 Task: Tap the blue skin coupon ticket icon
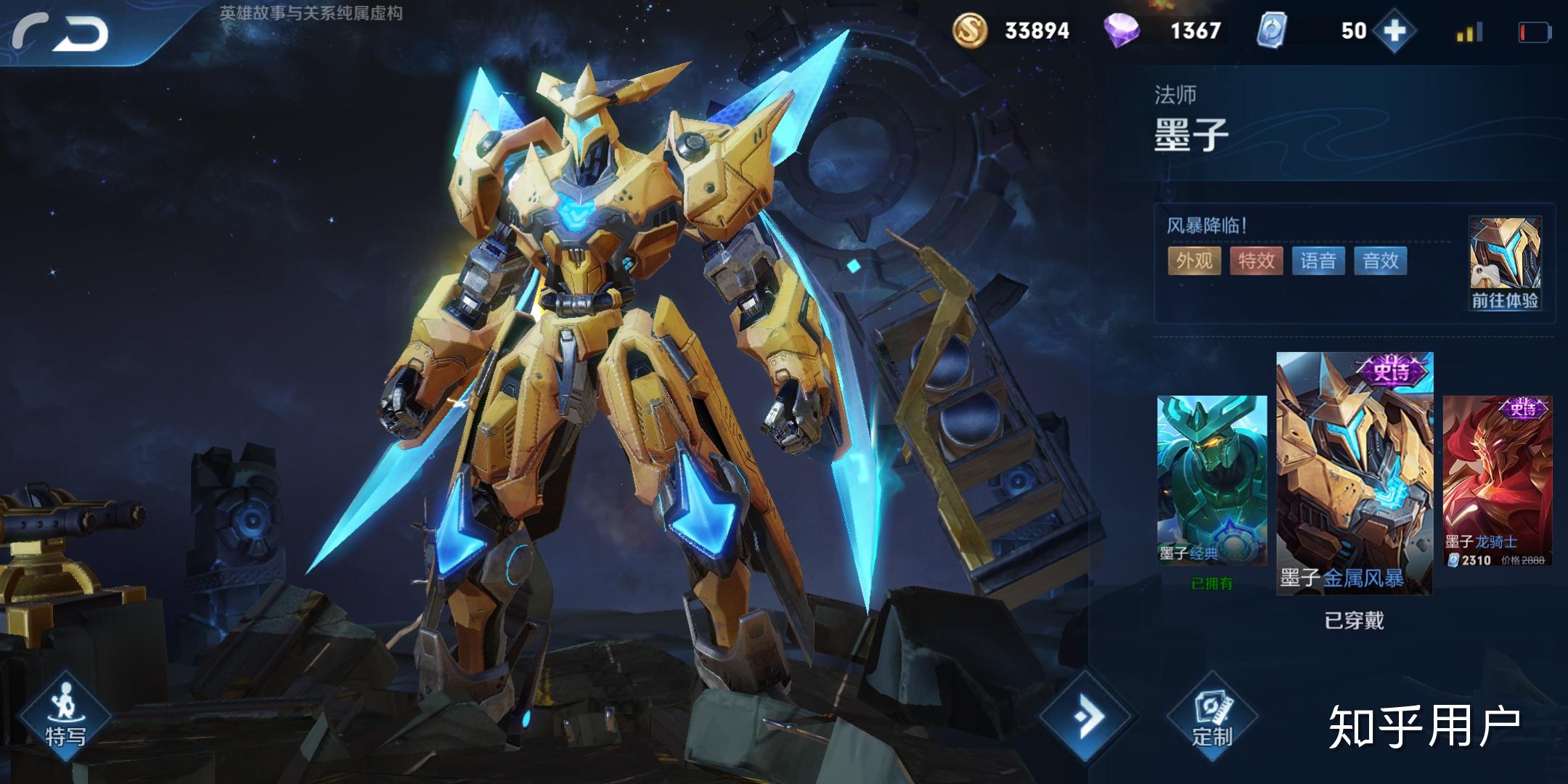pos(1272,31)
